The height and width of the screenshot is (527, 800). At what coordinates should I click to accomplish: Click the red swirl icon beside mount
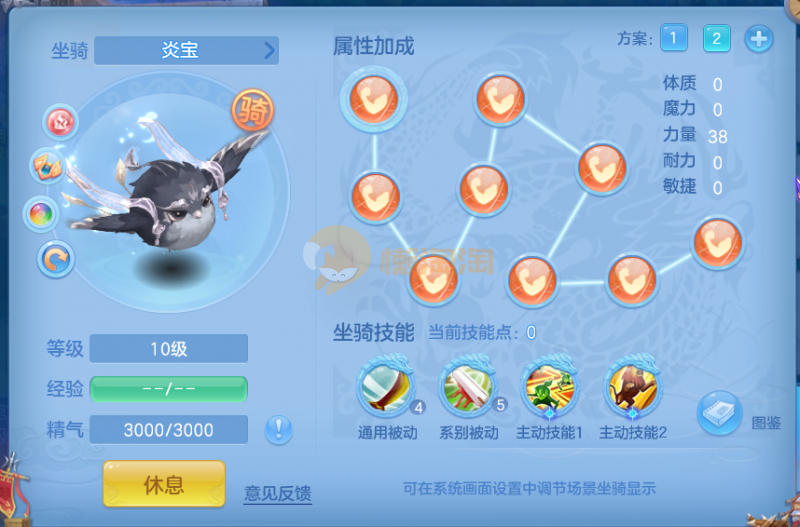pos(60,122)
